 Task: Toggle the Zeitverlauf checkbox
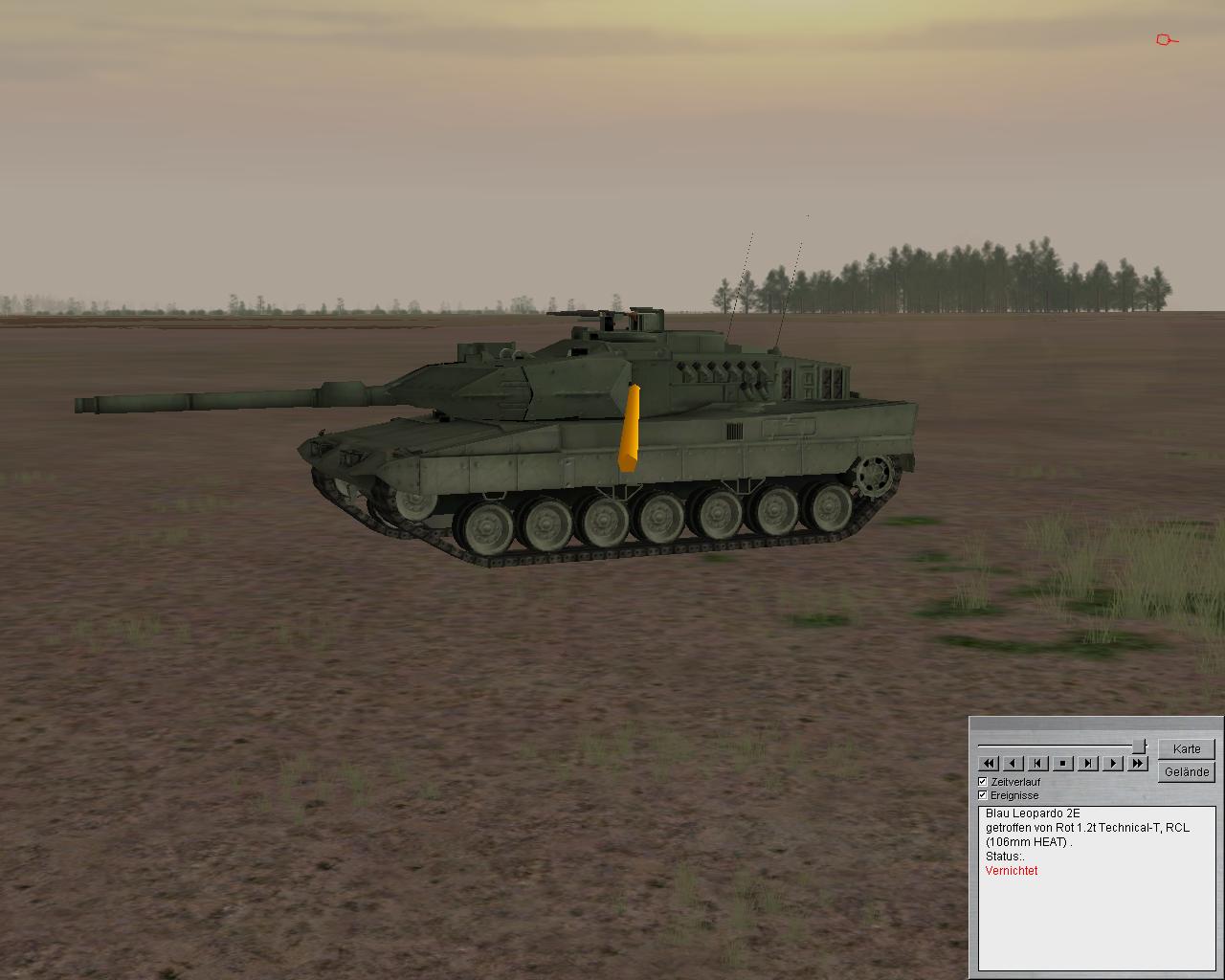point(983,782)
